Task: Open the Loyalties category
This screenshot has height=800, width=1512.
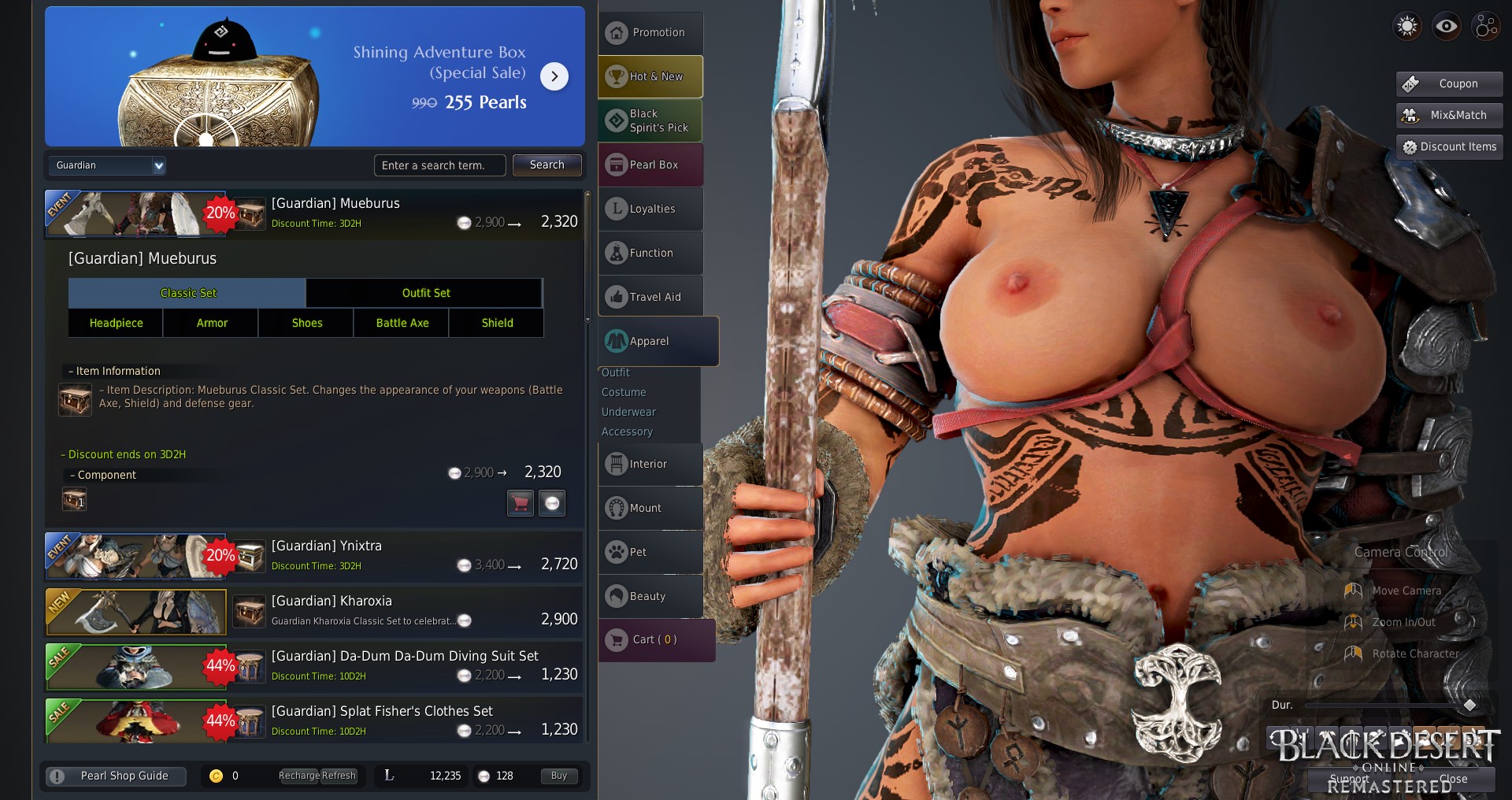Action: [651, 209]
